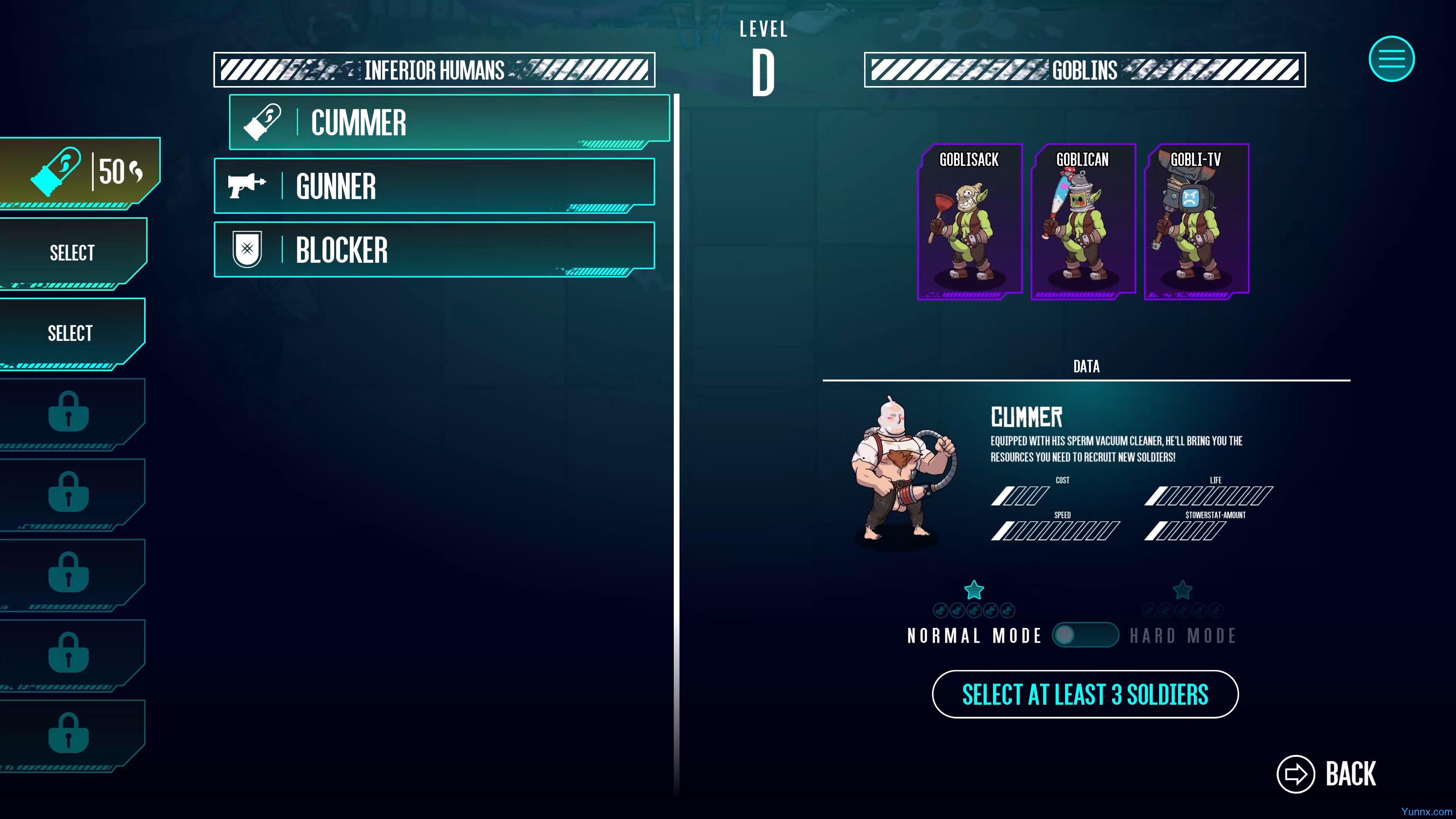Select the Blocker soldier row

click(x=434, y=250)
